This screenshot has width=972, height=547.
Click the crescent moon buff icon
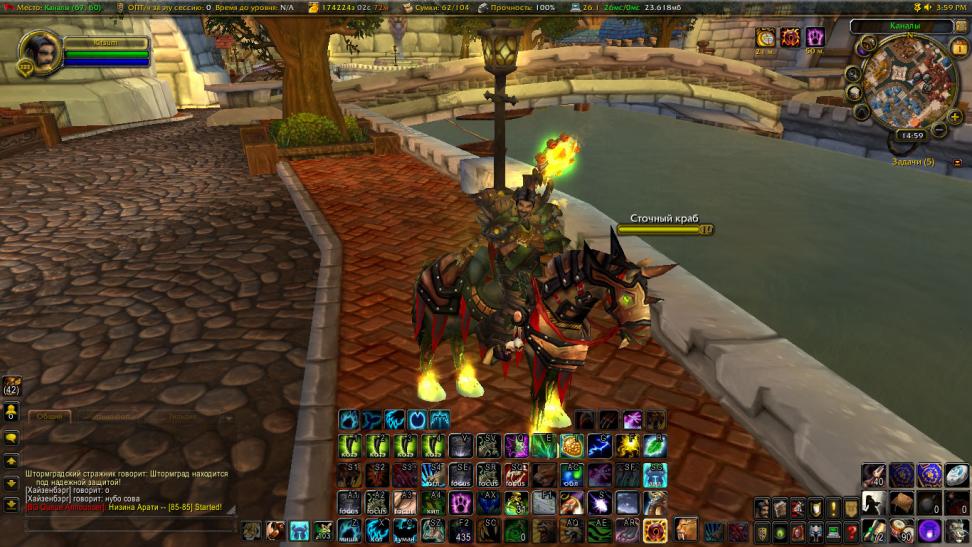(x=765, y=38)
